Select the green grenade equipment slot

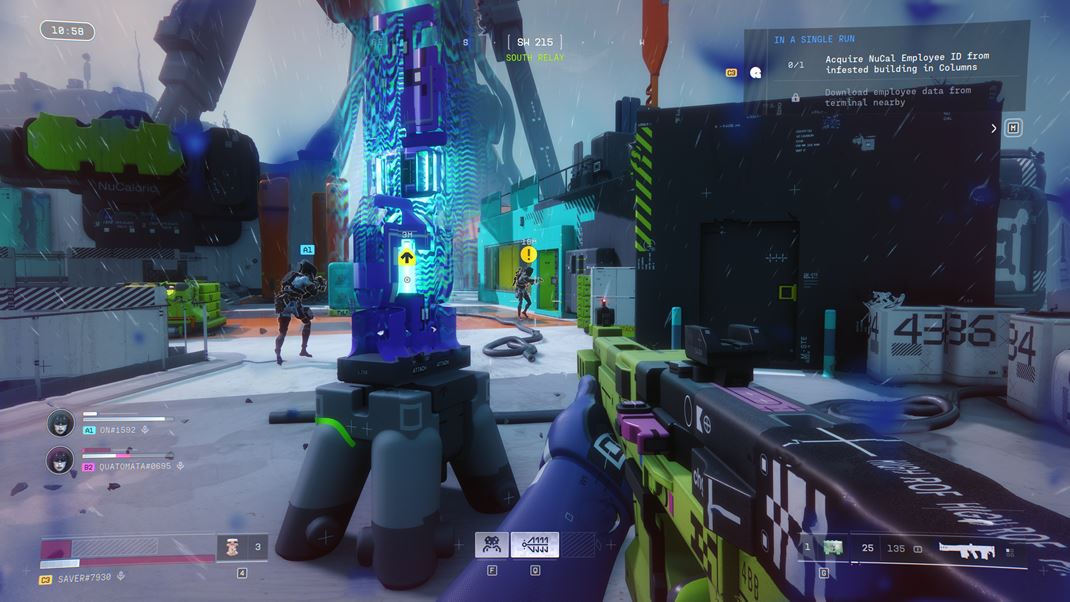[x=833, y=548]
